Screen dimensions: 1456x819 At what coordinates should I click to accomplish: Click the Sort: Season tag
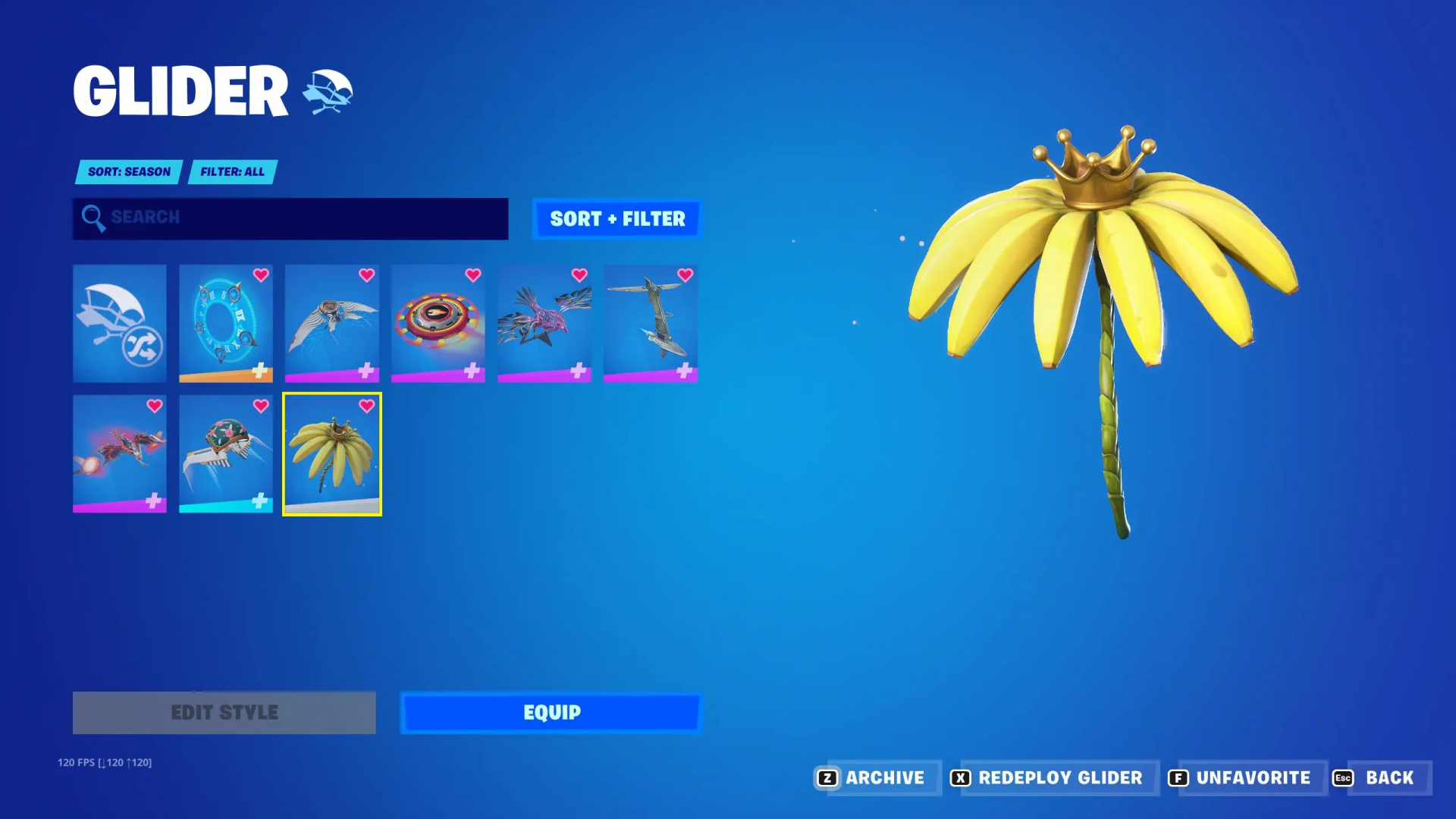[129, 172]
